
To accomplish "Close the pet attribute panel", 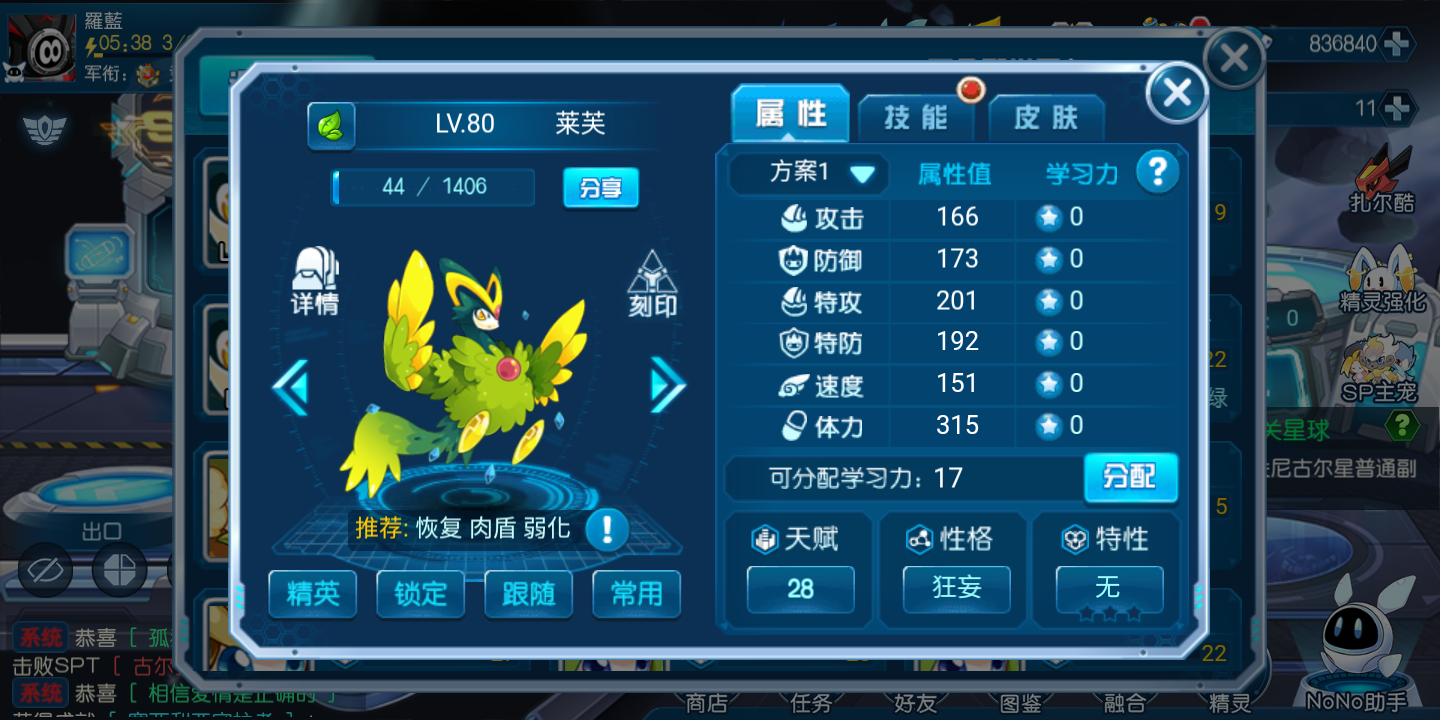I will point(1177,93).
